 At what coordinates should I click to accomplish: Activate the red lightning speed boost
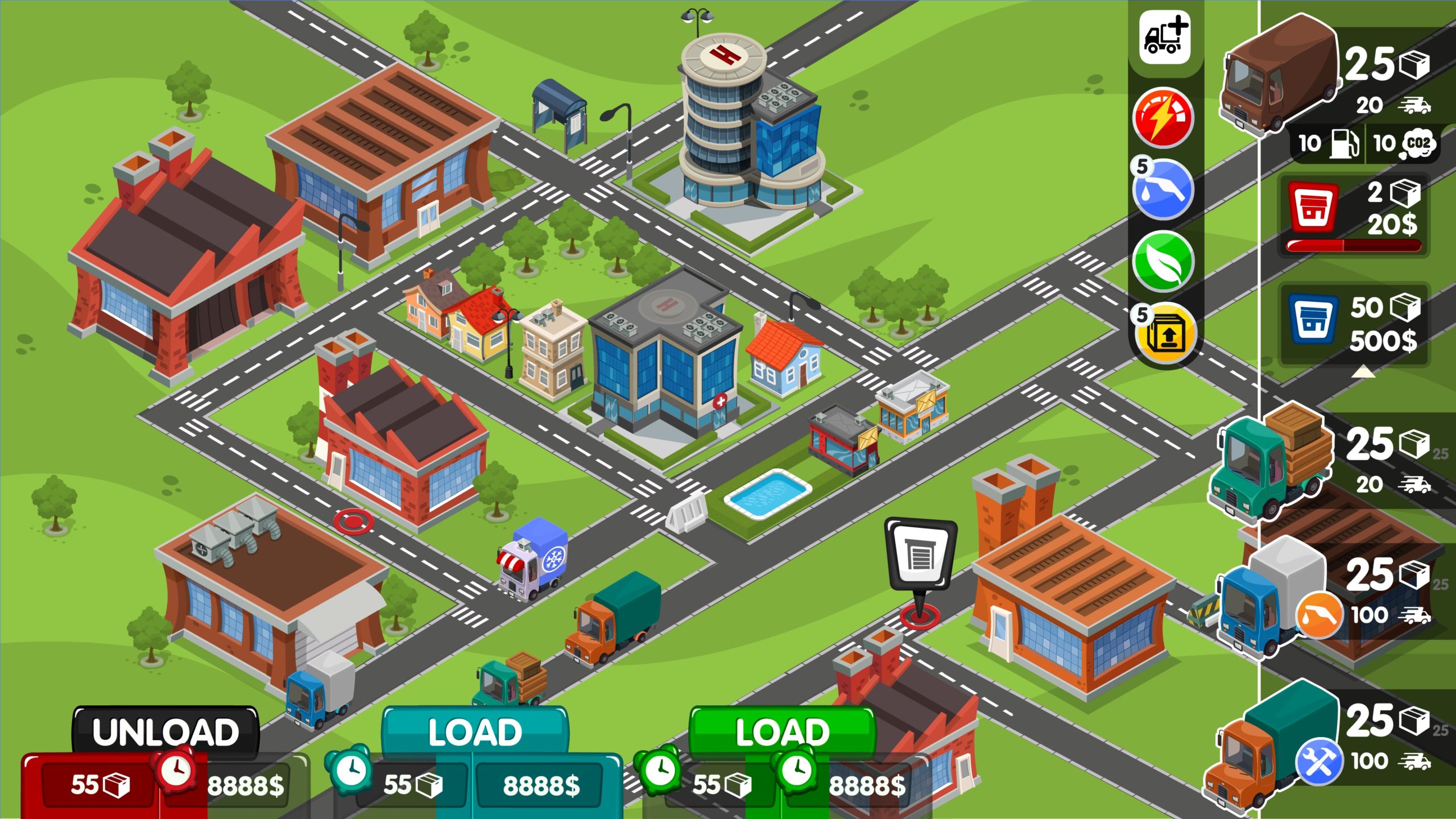(1163, 118)
